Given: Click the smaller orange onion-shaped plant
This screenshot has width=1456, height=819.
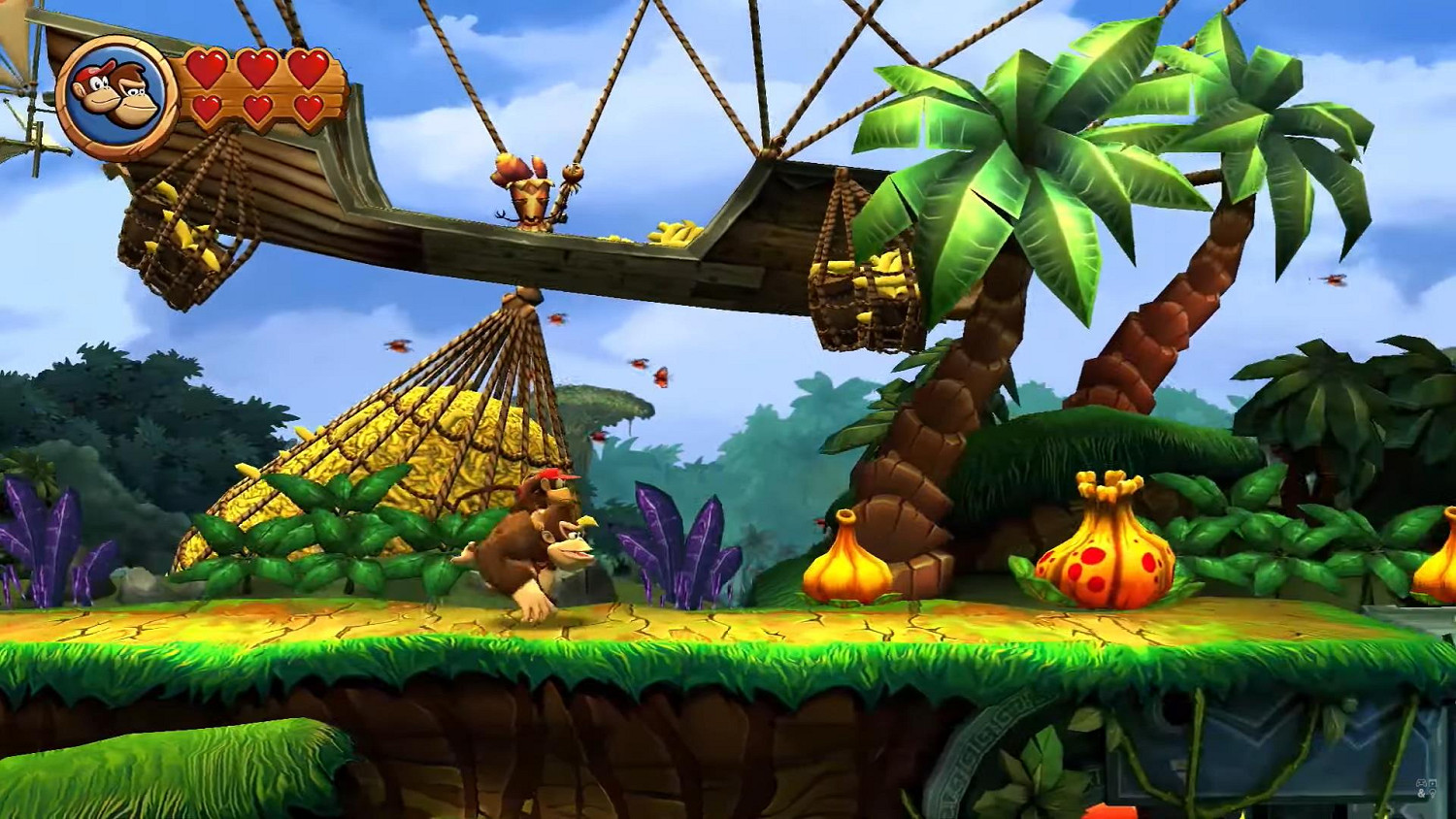Looking at the screenshot, I should click(844, 563).
